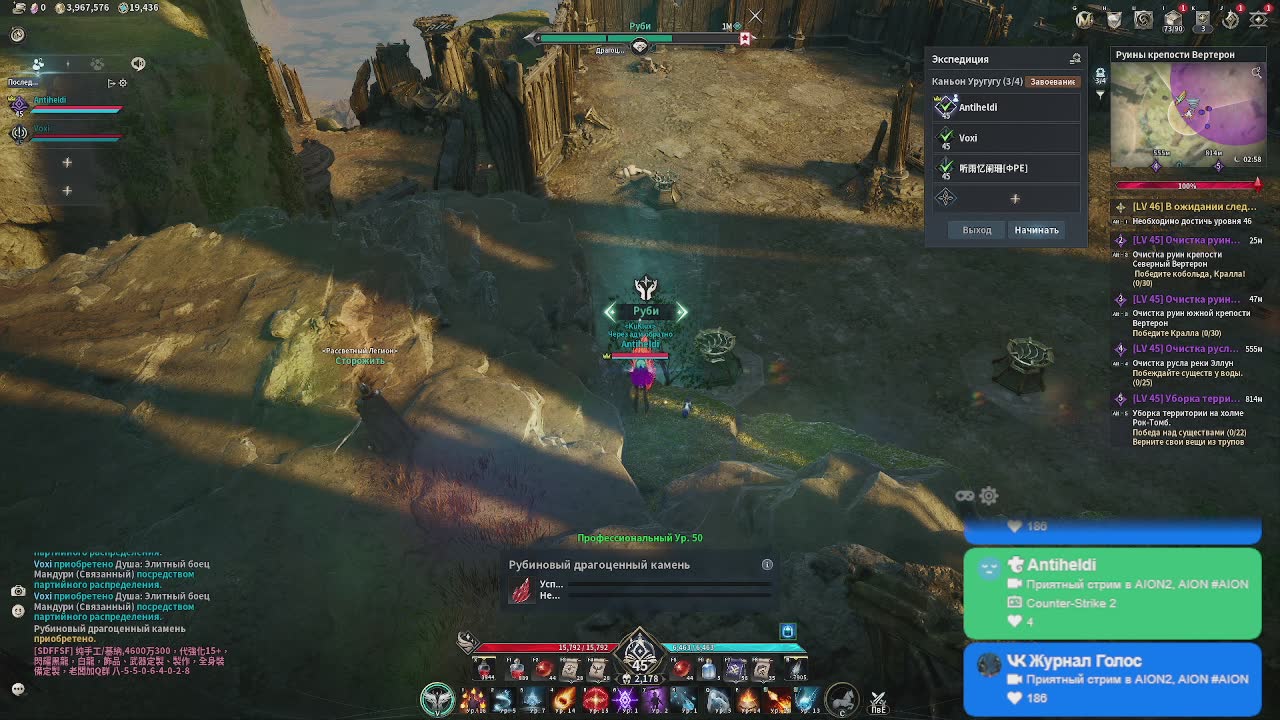
Task: Open the inventory bag icon showing 73/90
Action: pyautogui.click(x=1172, y=20)
